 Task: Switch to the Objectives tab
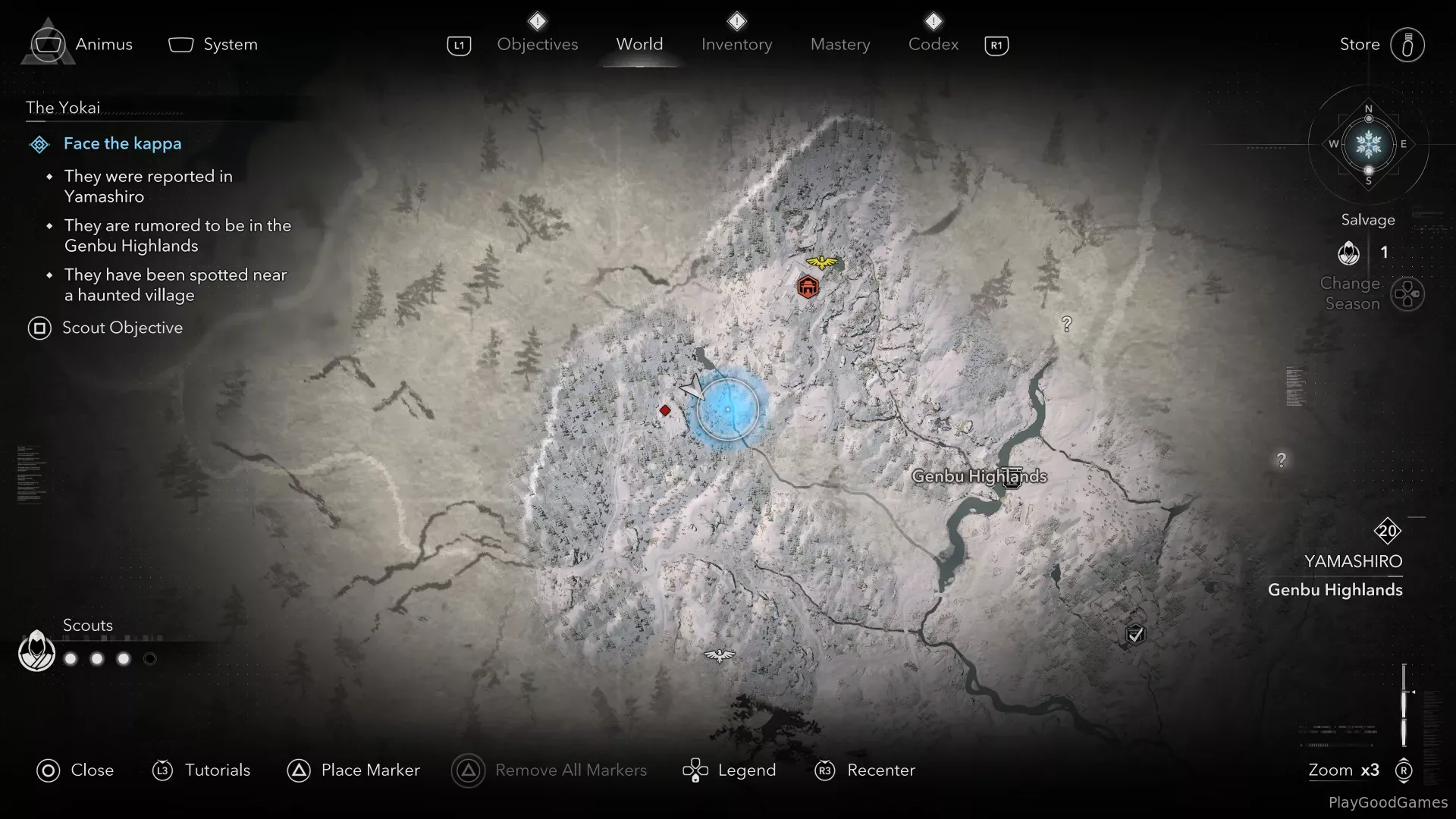(x=537, y=45)
